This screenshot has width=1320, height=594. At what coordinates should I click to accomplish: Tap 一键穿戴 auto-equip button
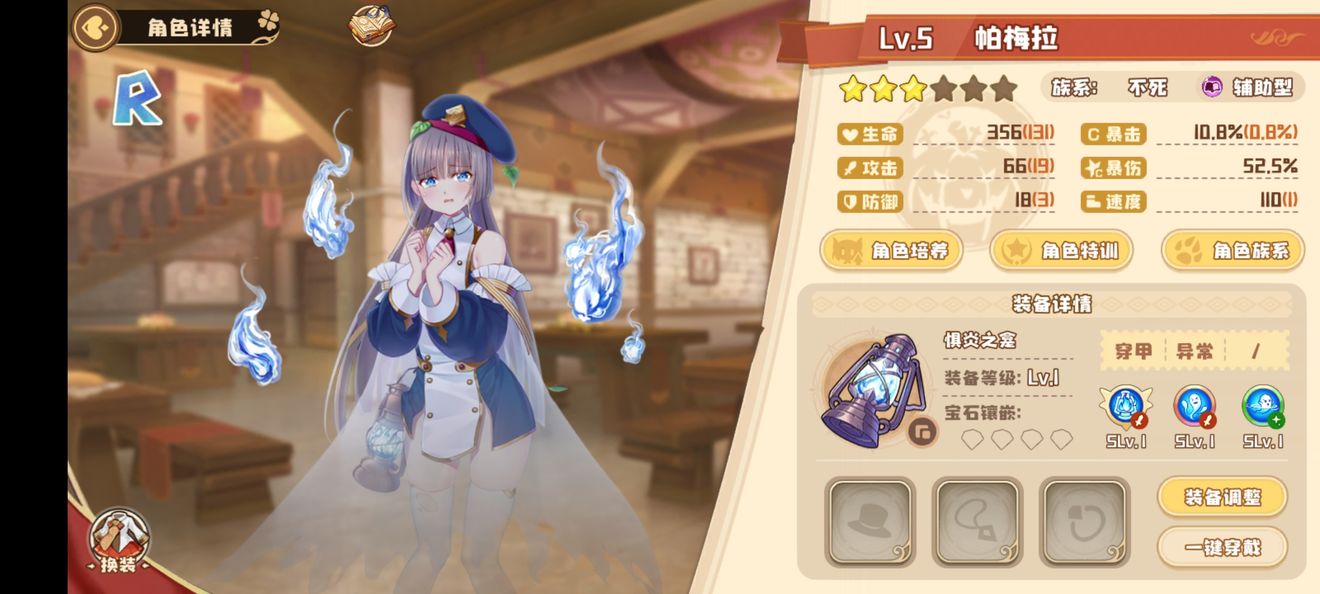point(1222,547)
